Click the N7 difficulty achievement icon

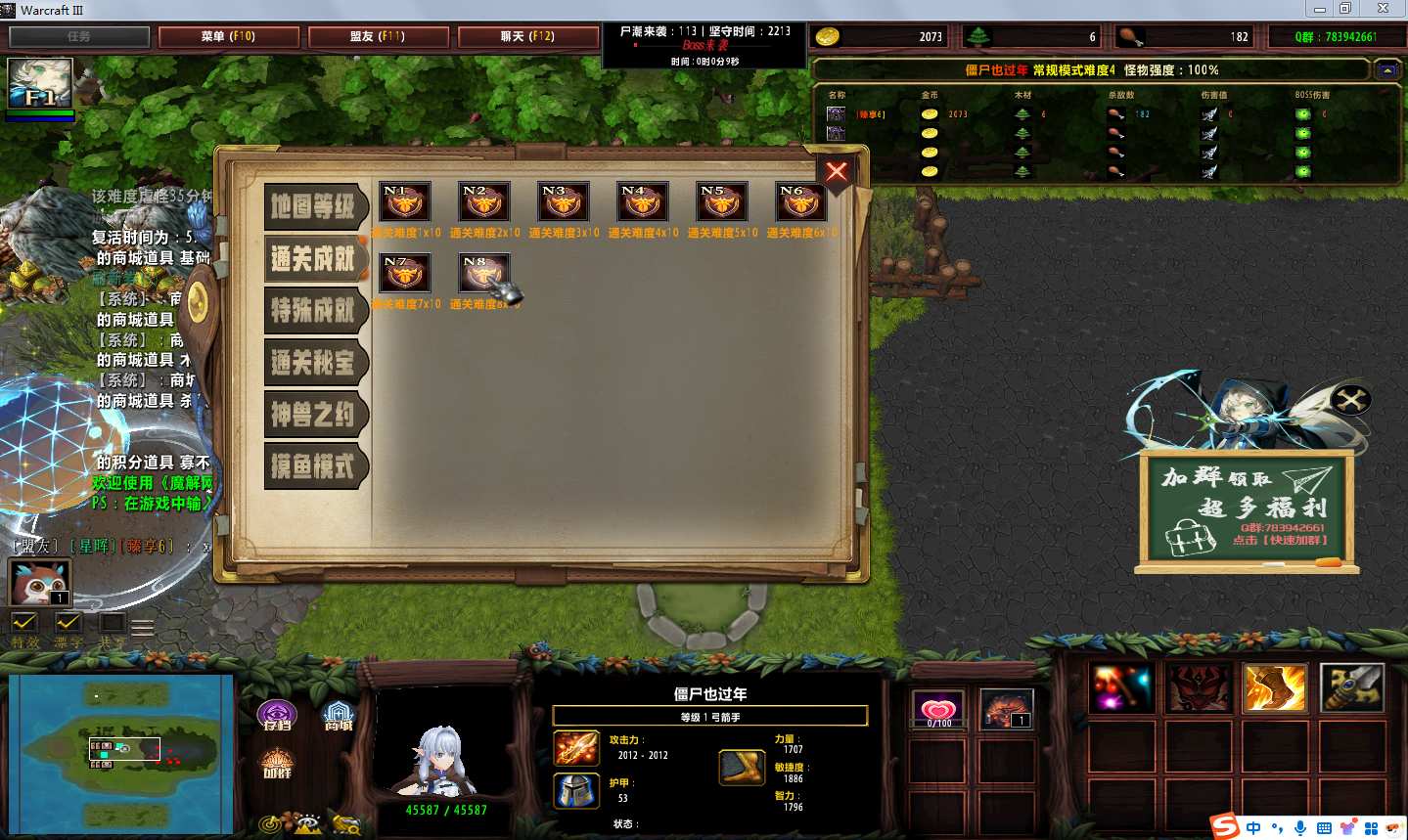pyautogui.click(x=404, y=274)
